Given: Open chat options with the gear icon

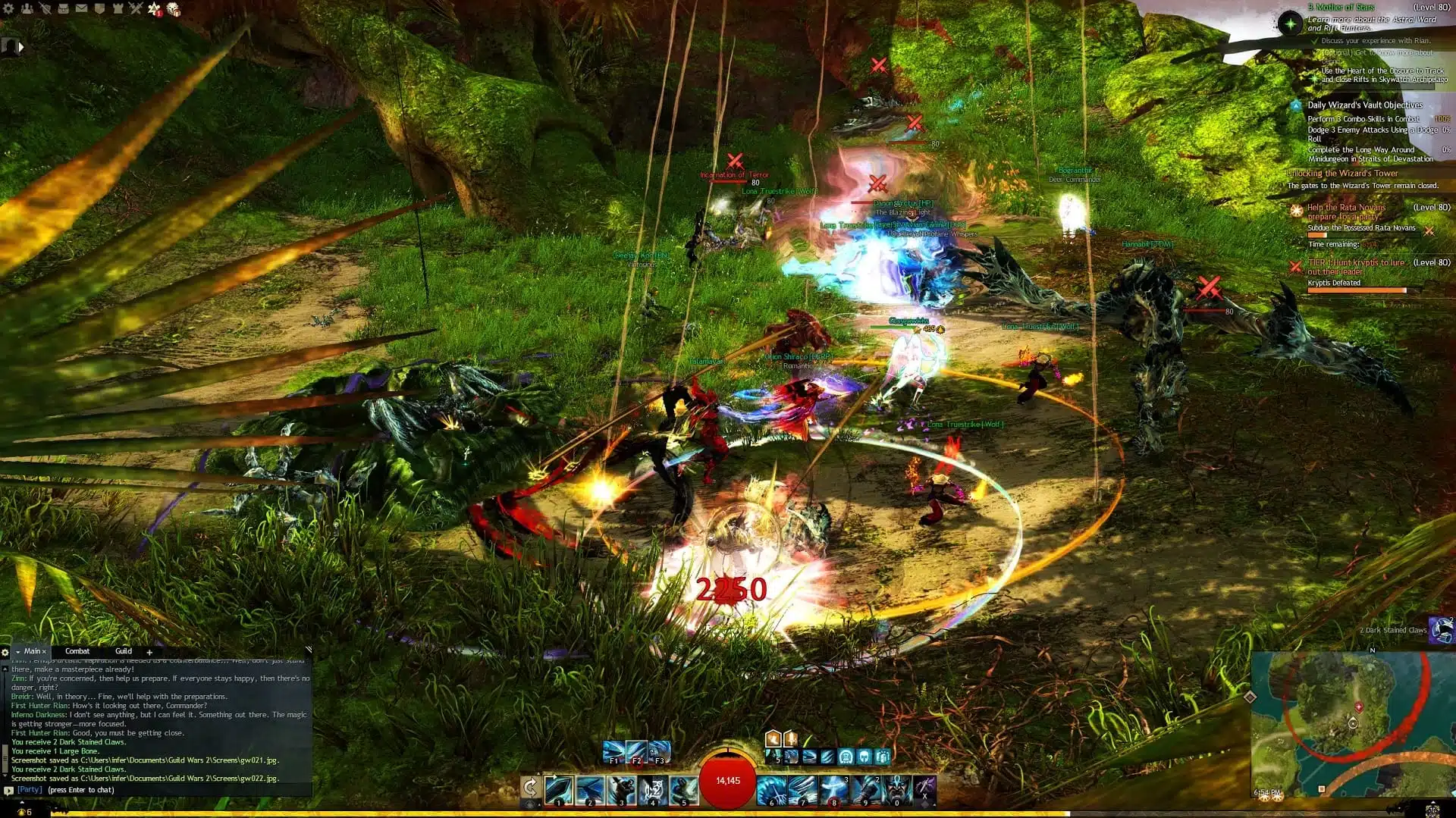Looking at the screenshot, I should [x=5, y=652].
